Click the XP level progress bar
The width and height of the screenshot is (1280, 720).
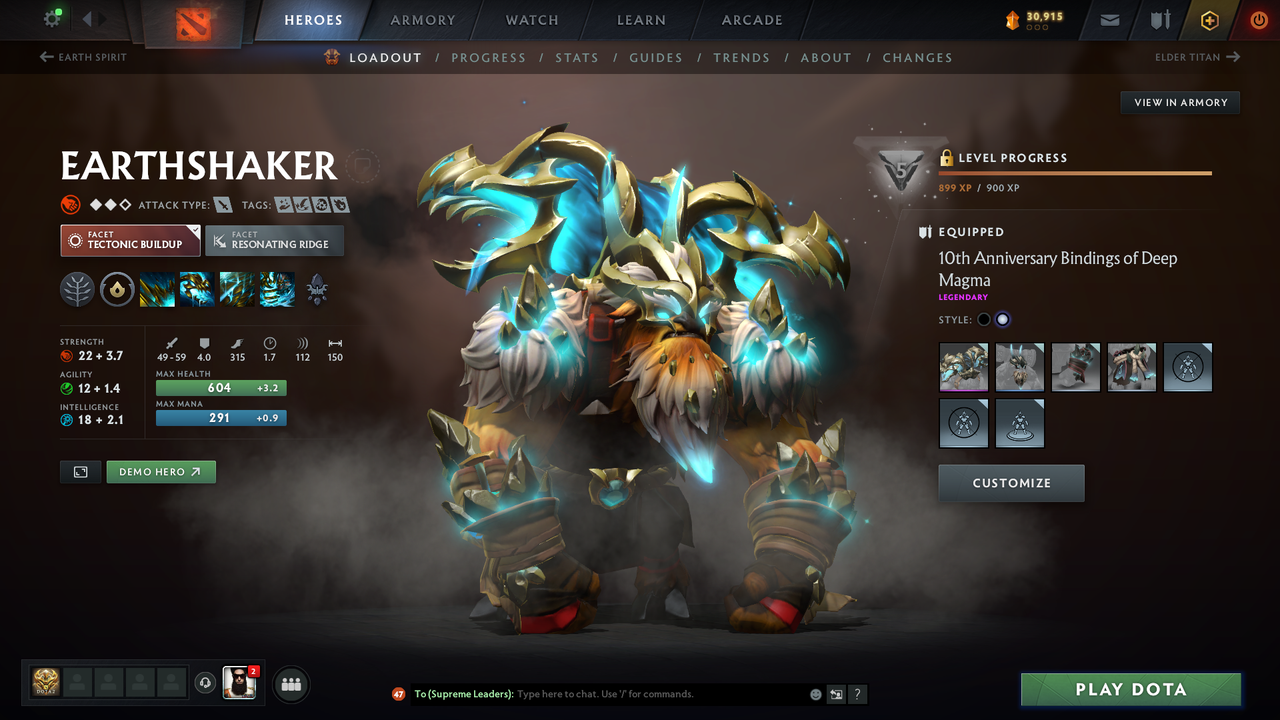pos(1075,174)
